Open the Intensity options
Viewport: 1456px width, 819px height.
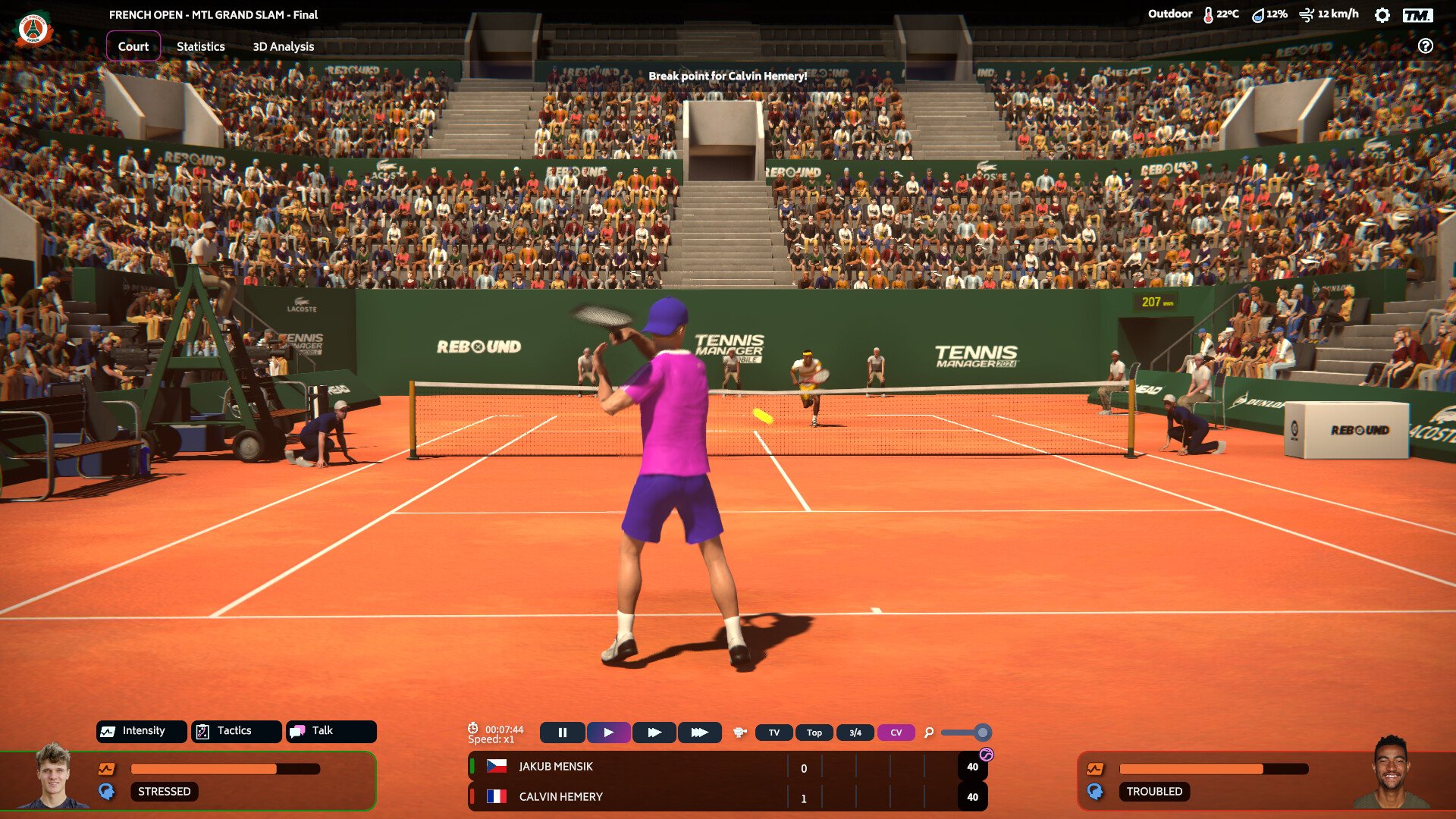[142, 731]
